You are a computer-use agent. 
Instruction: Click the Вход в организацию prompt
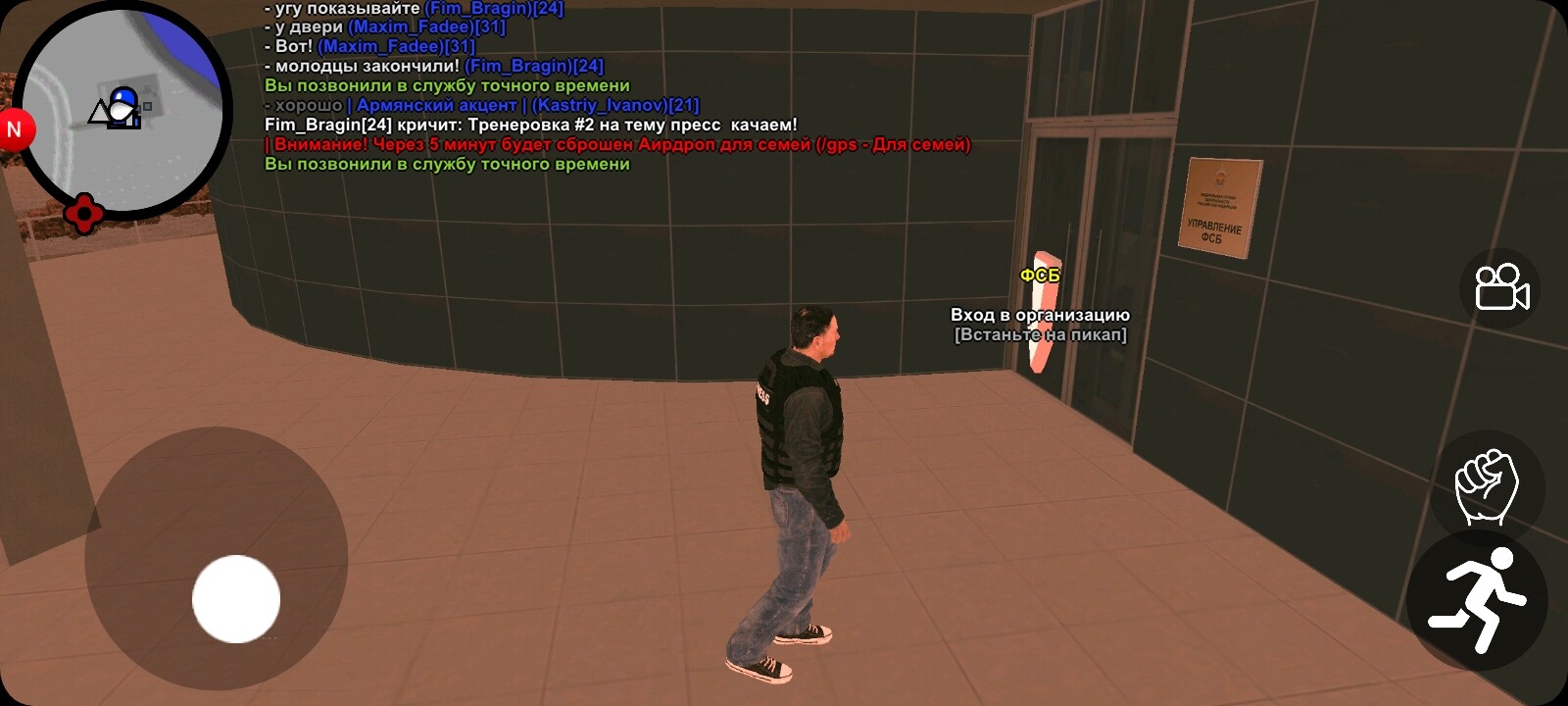1039,316
